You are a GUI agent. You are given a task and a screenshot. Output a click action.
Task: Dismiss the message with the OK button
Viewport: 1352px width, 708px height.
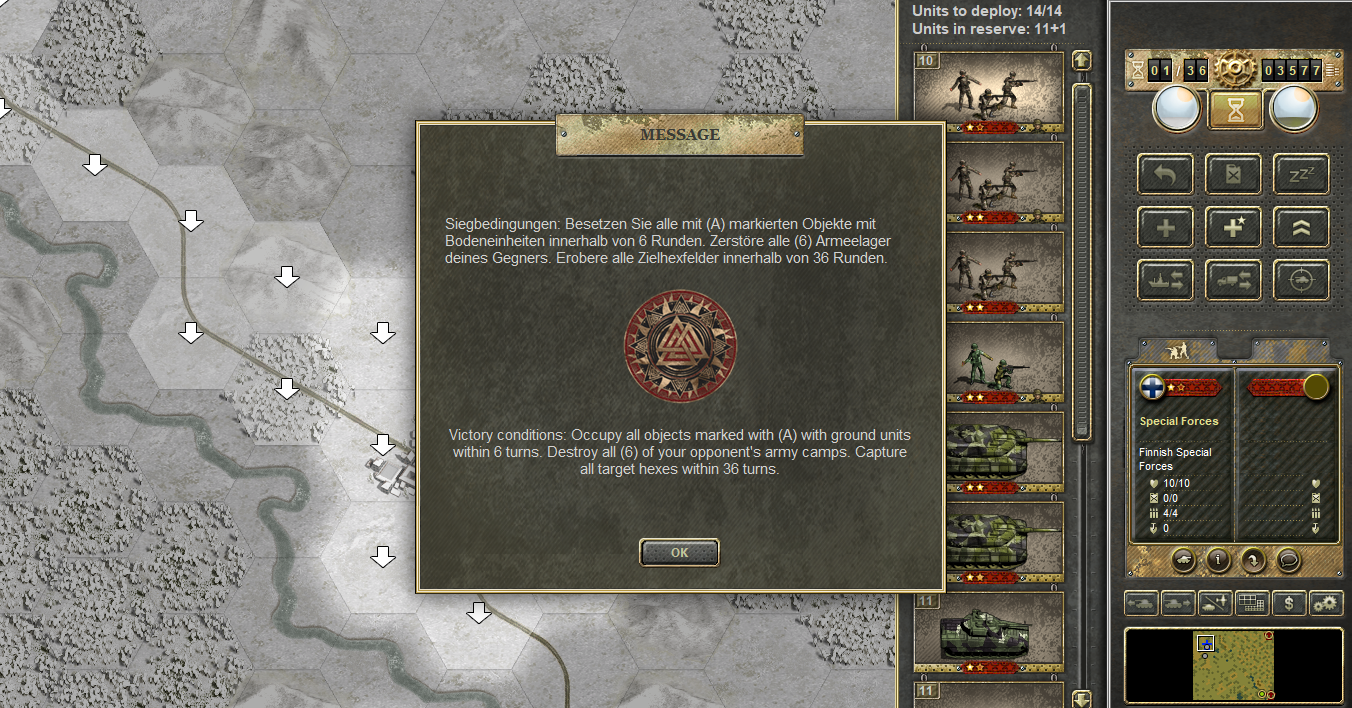point(679,552)
